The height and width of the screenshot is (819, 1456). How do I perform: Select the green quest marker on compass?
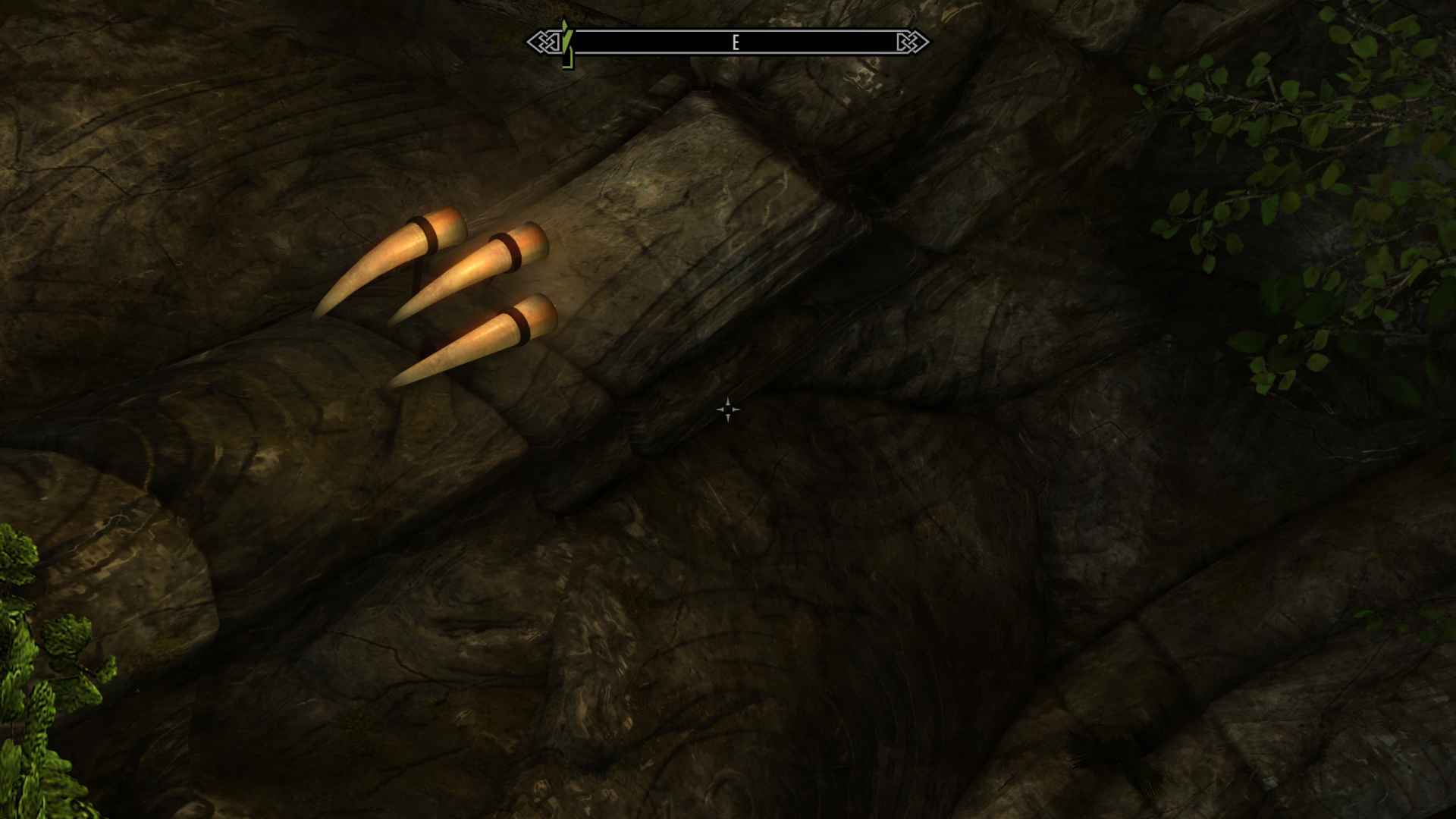566,44
